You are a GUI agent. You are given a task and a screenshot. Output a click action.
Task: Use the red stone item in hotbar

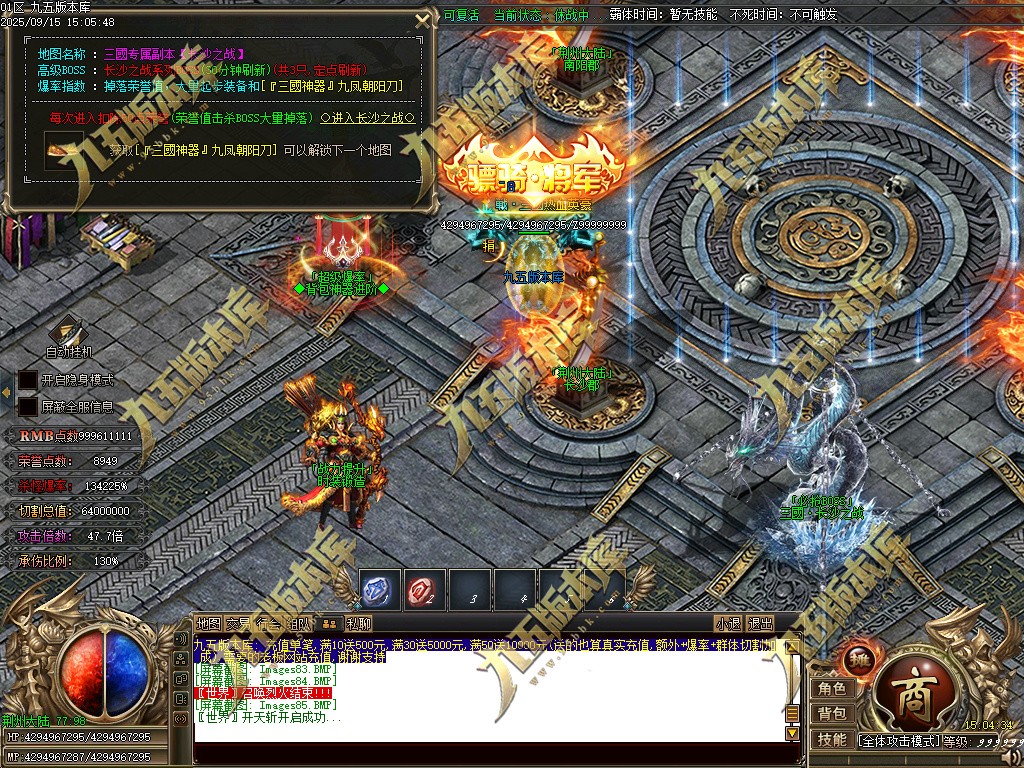pyautogui.click(x=425, y=589)
